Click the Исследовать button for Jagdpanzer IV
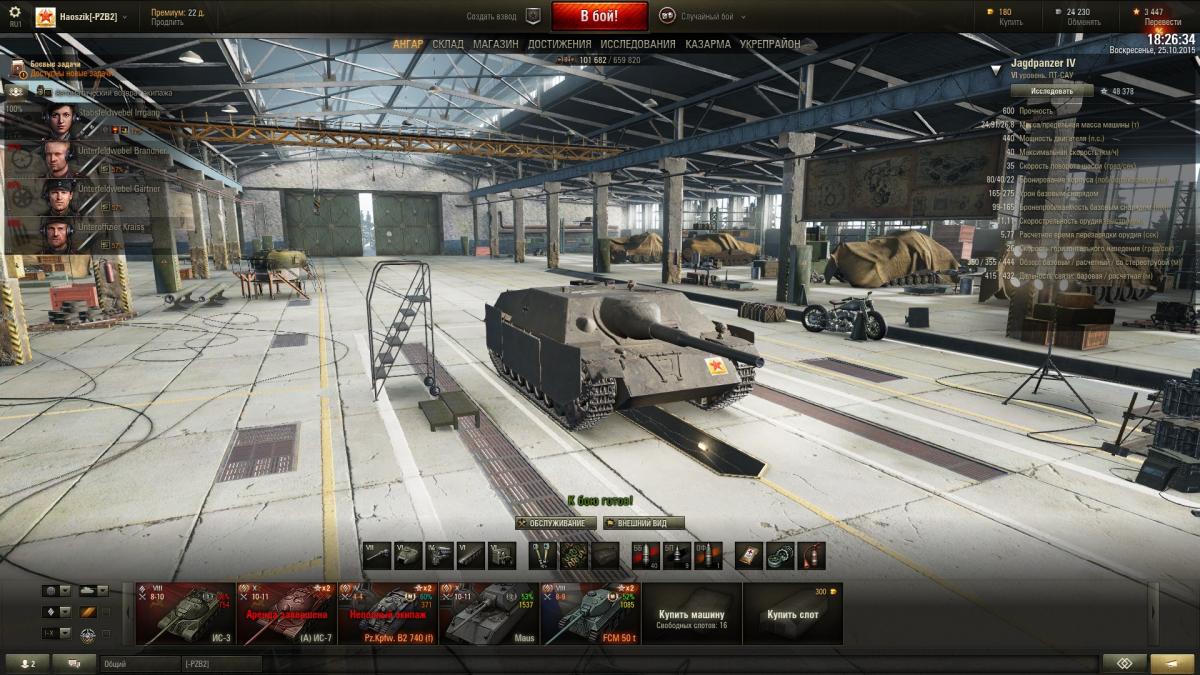 pos(1051,90)
